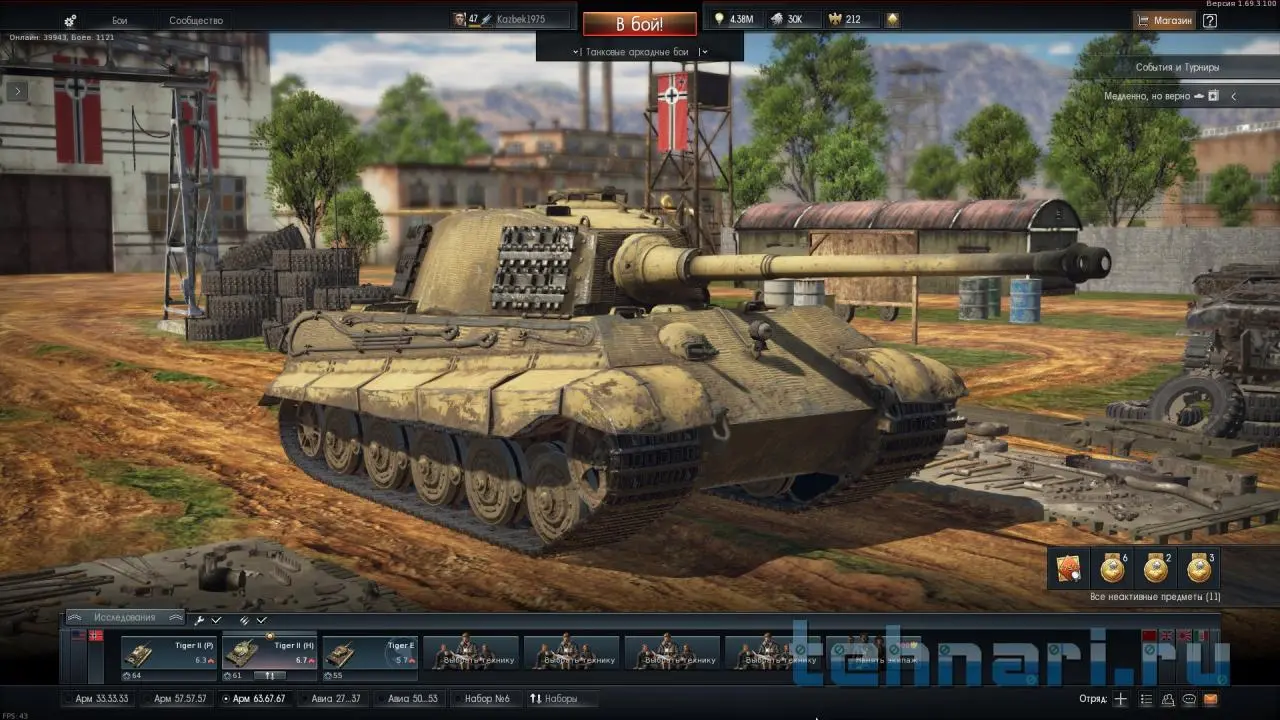Open the "Наборы" presets list
Image resolution: width=1280 pixels, height=720 pixels.
[x=553, y=699]
